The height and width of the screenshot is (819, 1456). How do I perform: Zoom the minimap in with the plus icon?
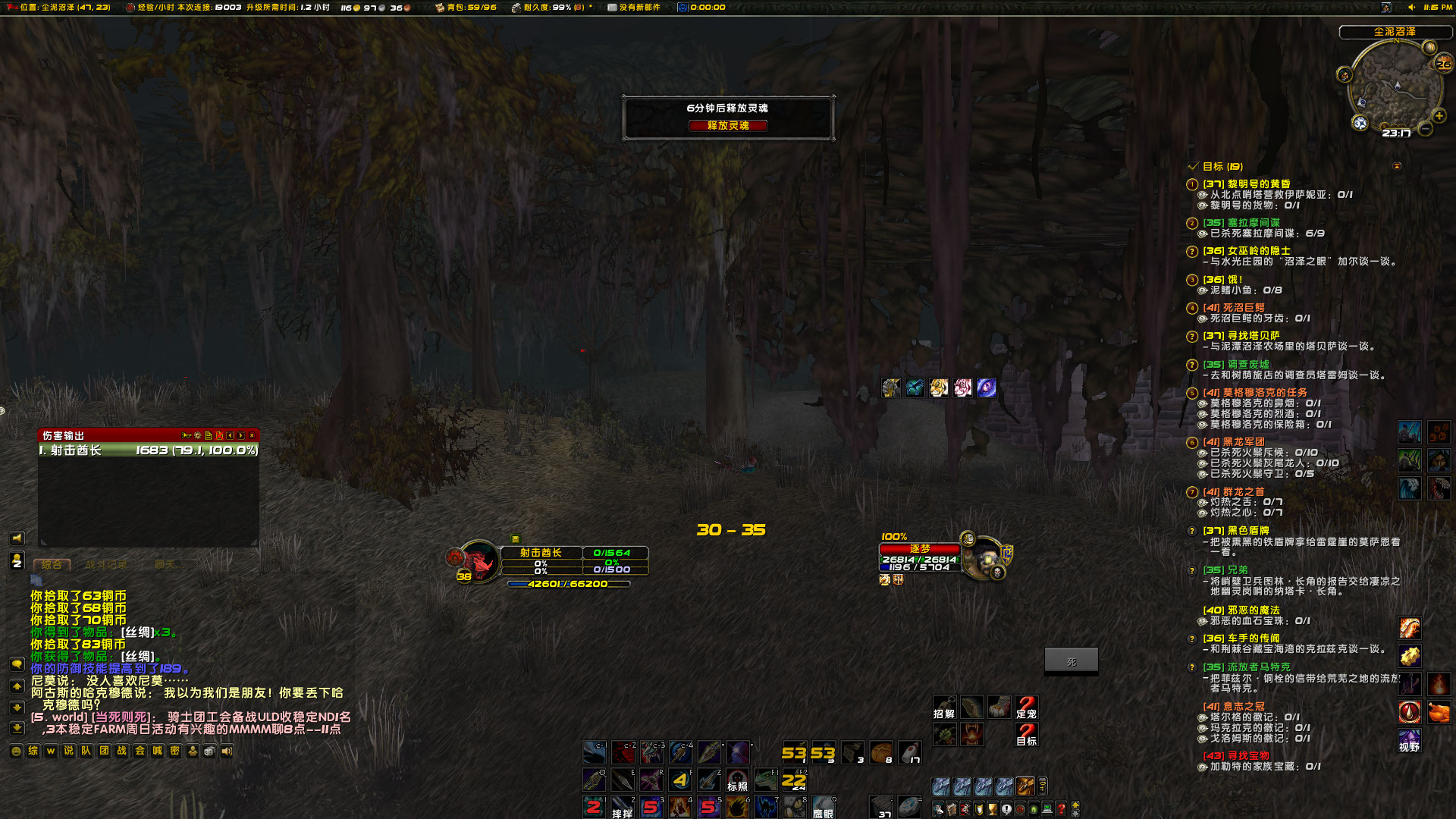1438,116
